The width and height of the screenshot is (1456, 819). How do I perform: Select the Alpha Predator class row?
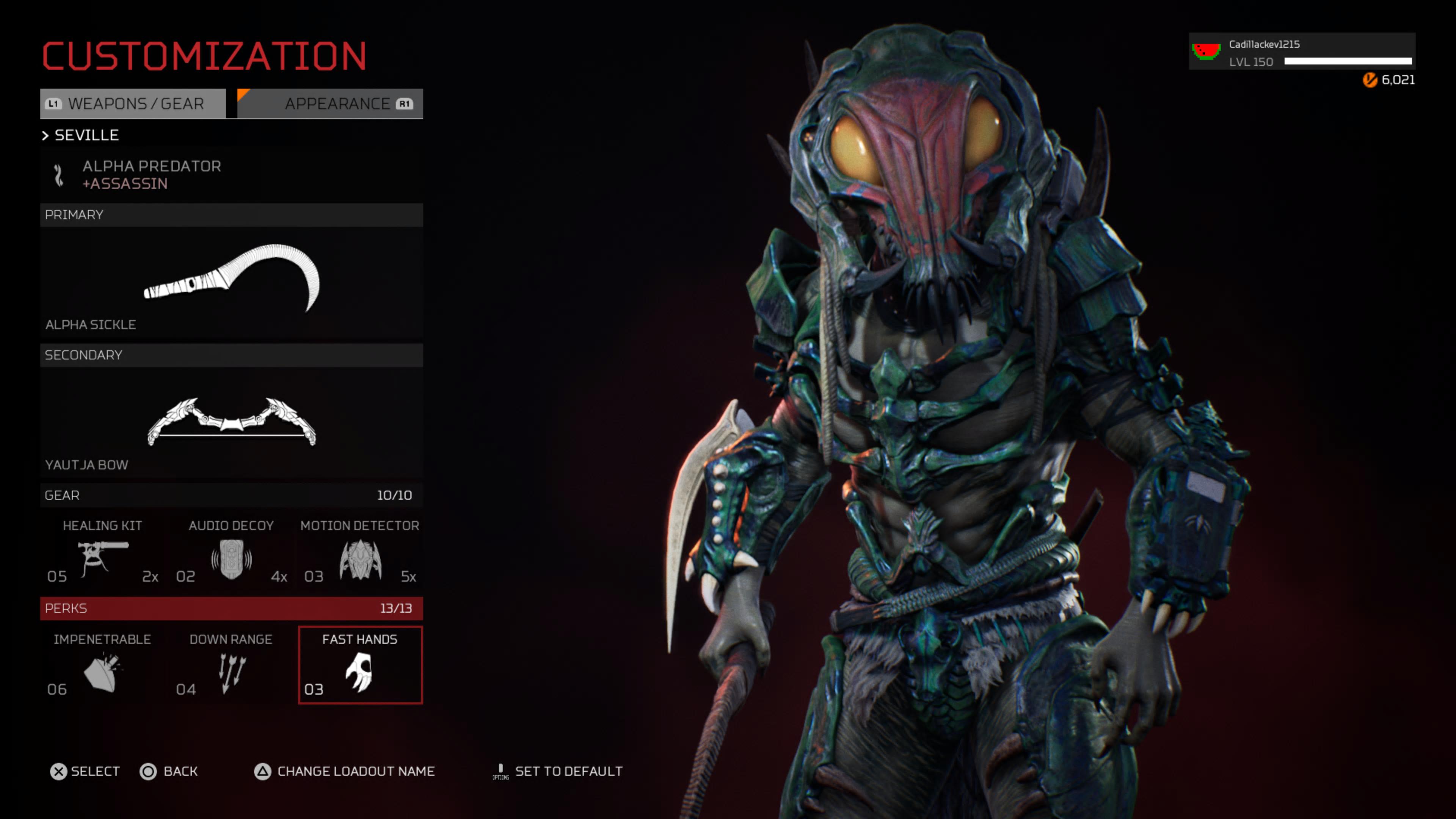[231, 175]
